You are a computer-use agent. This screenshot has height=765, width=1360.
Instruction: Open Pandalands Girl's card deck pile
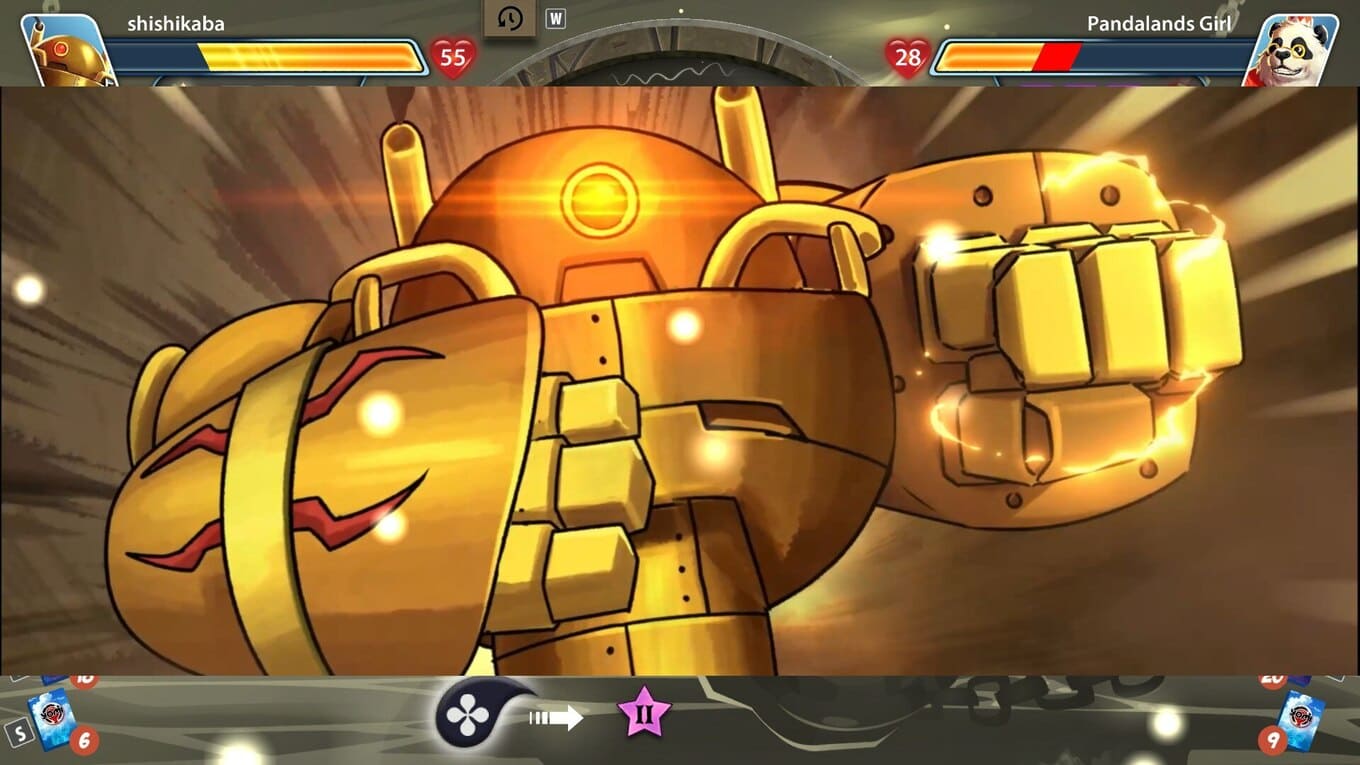coord(1303,718)
